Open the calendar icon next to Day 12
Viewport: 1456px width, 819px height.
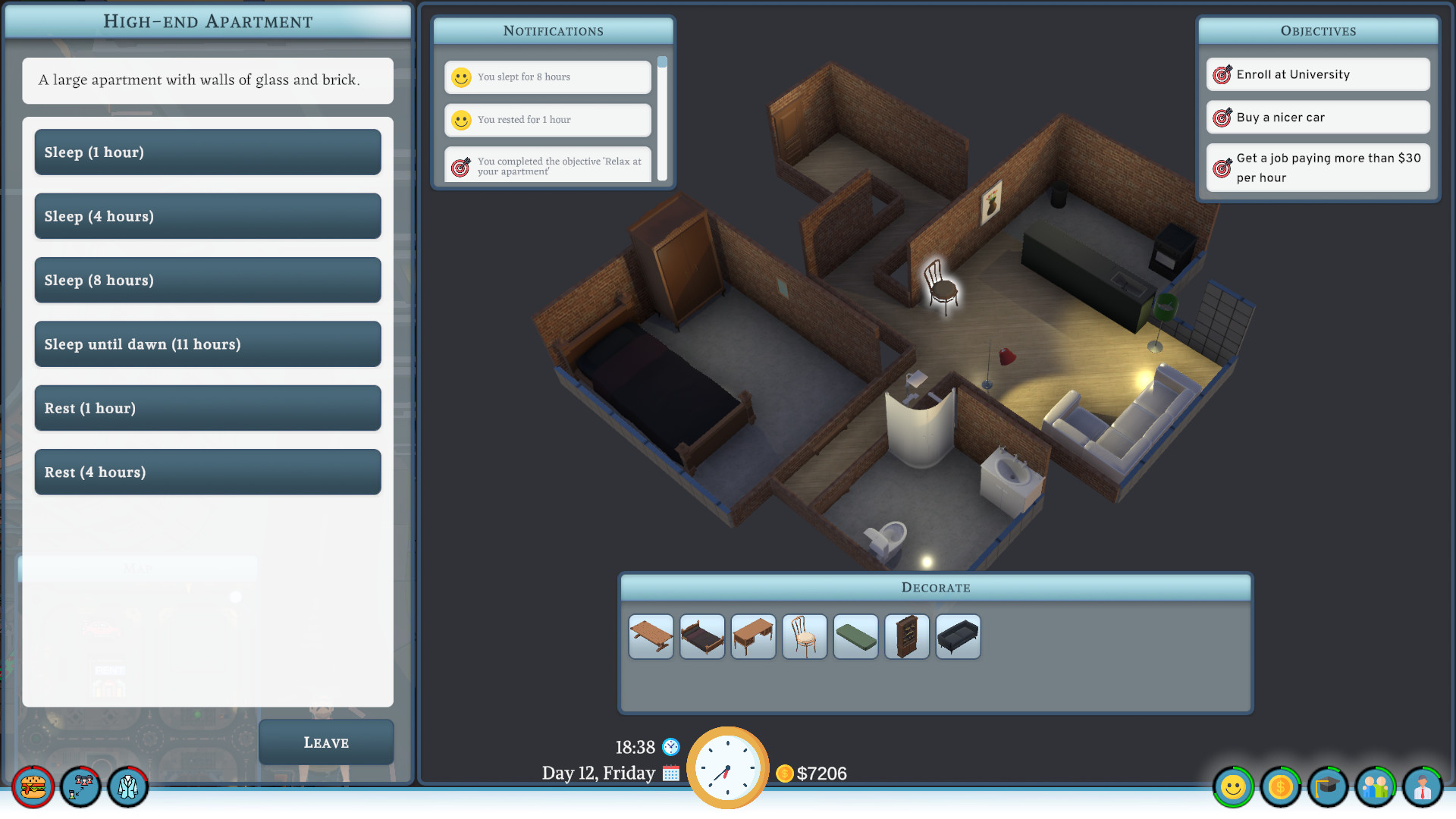[x=670, y=774]
